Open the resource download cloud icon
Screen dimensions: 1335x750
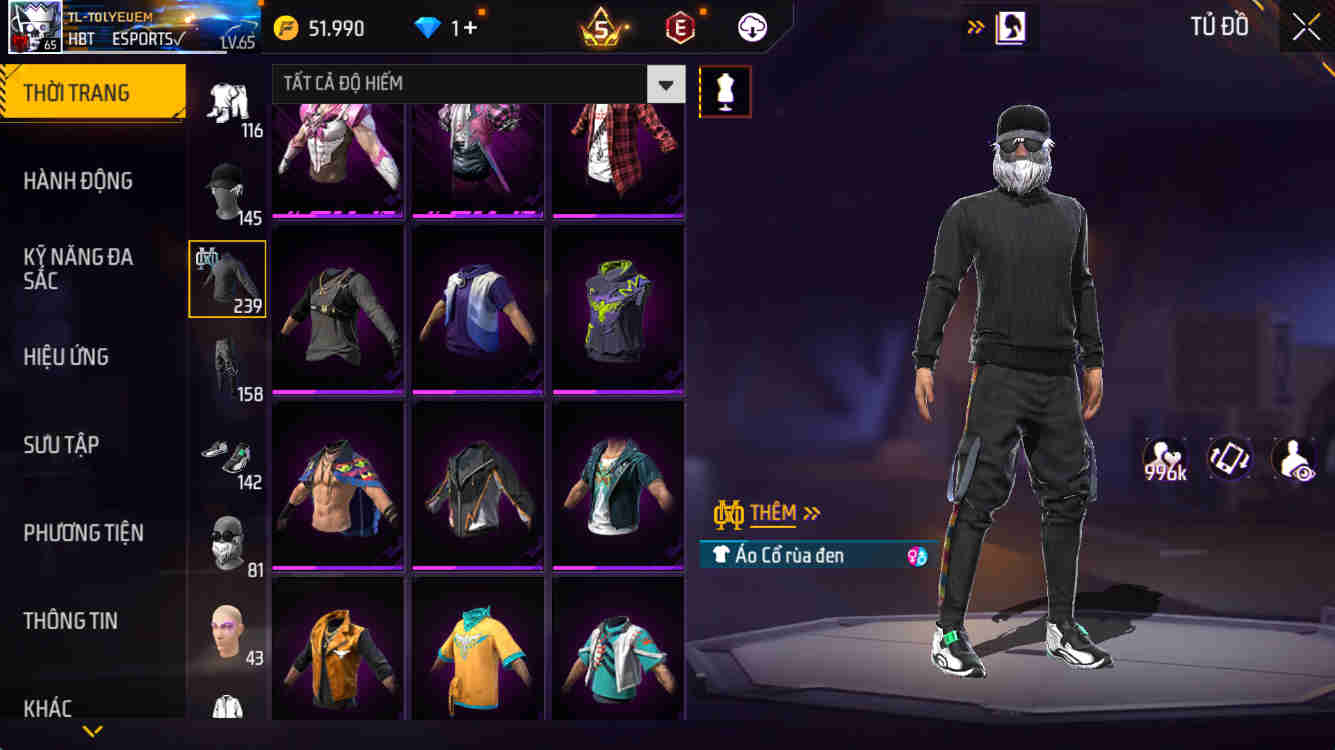click(x=752, y=27)
